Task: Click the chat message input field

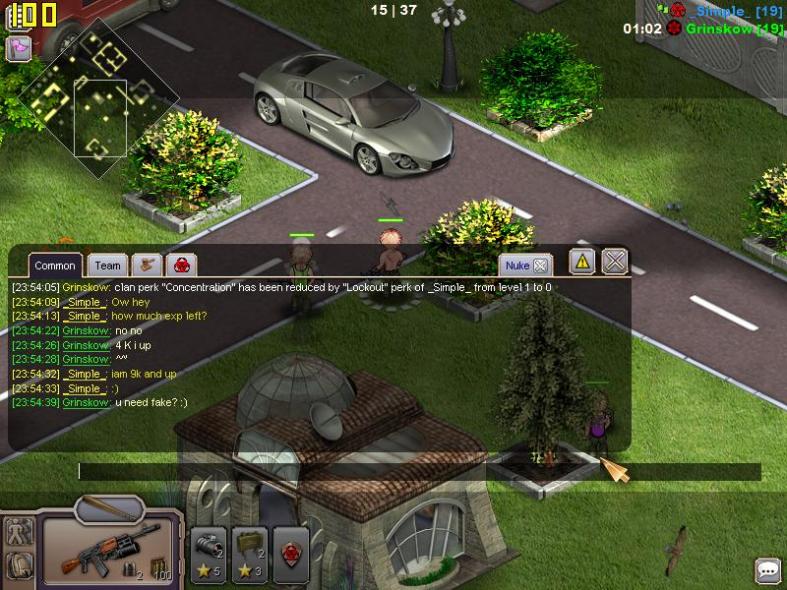Action: click(420, 471)
